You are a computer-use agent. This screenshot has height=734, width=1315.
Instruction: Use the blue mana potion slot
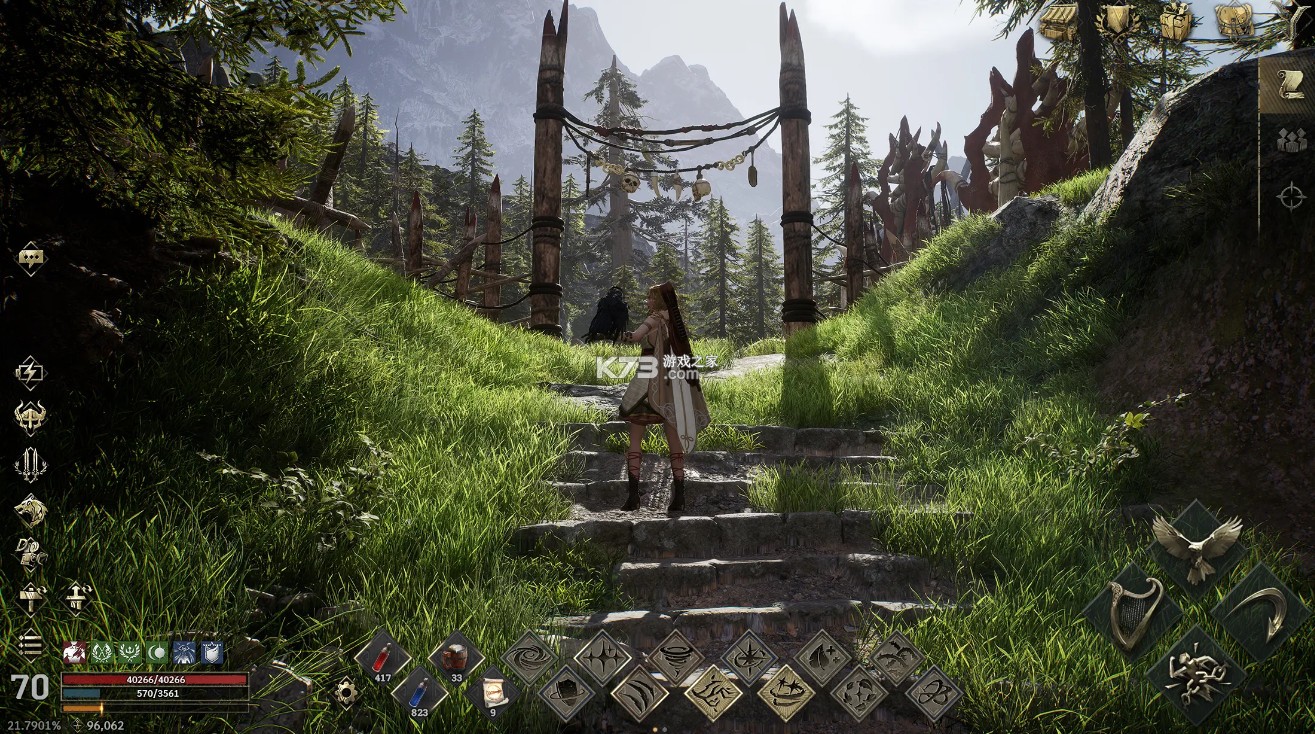click(419, 692)
